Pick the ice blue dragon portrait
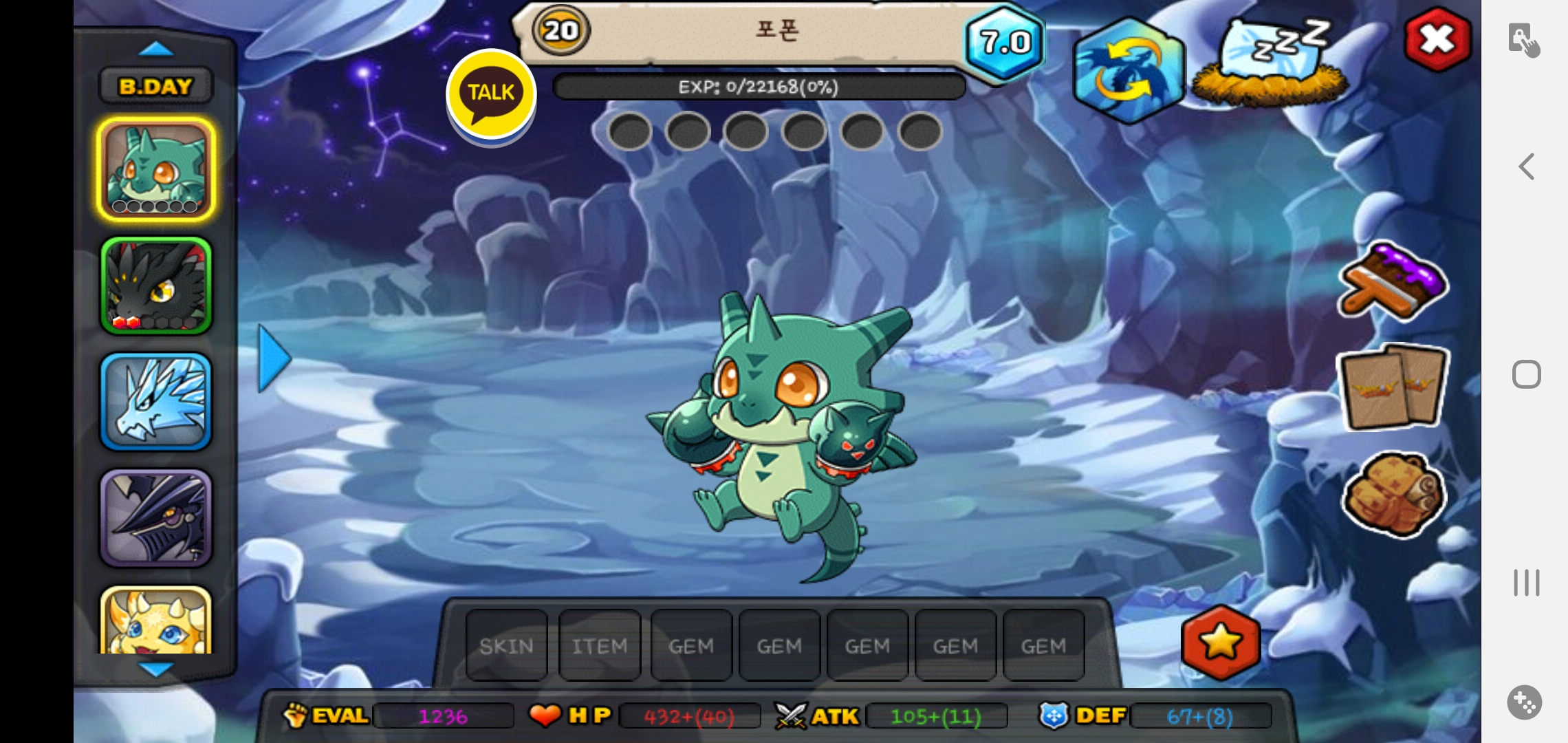The width and height of the screenshot is (1568, 743). tap(156, 402)
